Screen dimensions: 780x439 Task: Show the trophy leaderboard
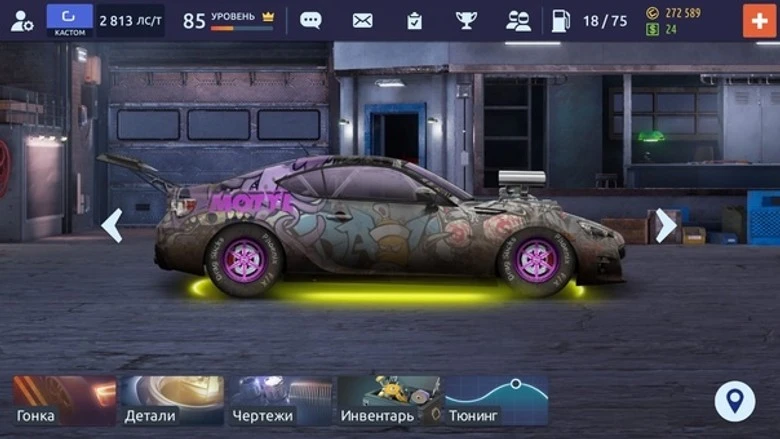pos(466,20)
